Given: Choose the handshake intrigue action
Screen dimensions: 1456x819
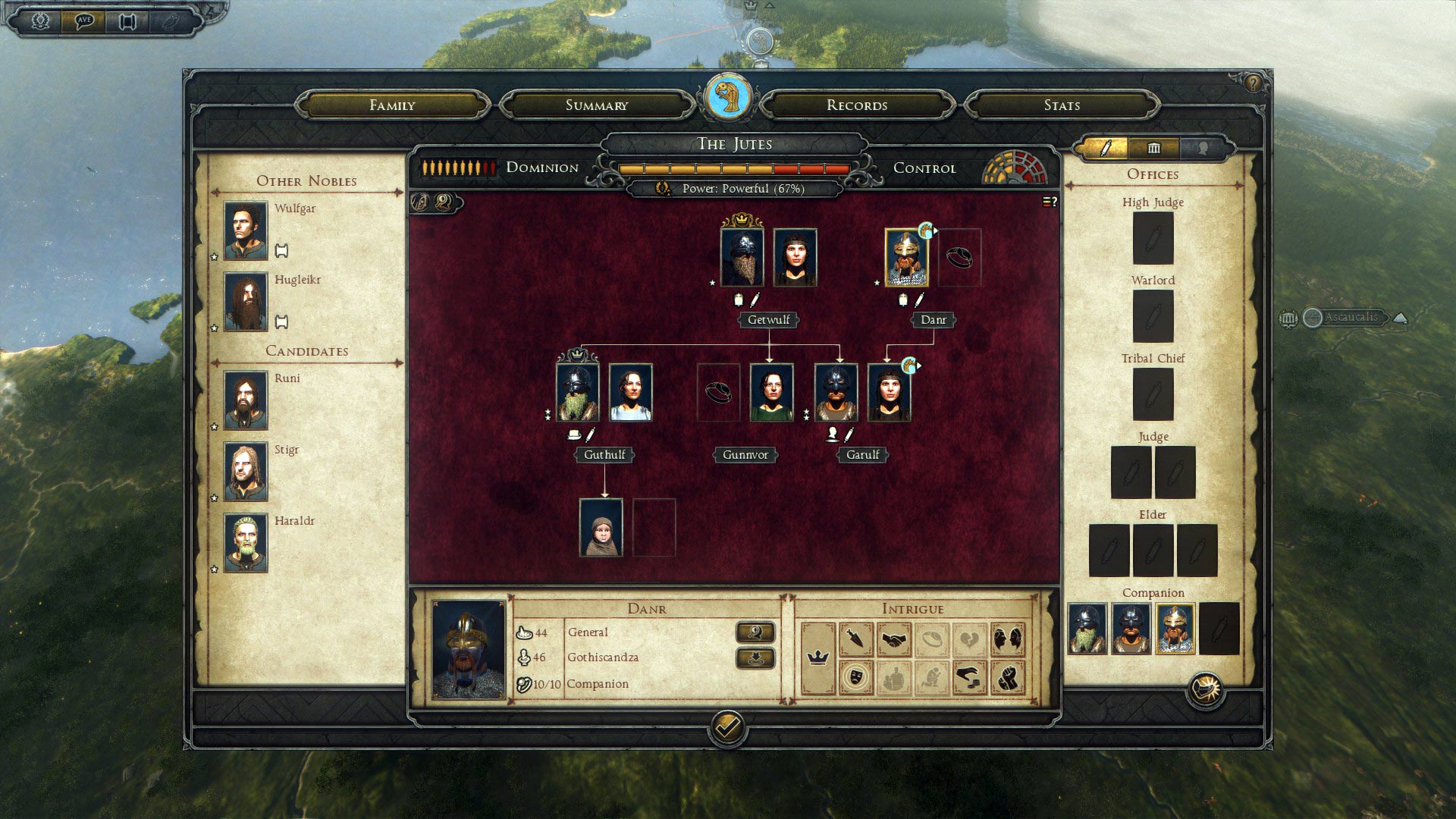Looking at the screenshot, I should point(894,640).
